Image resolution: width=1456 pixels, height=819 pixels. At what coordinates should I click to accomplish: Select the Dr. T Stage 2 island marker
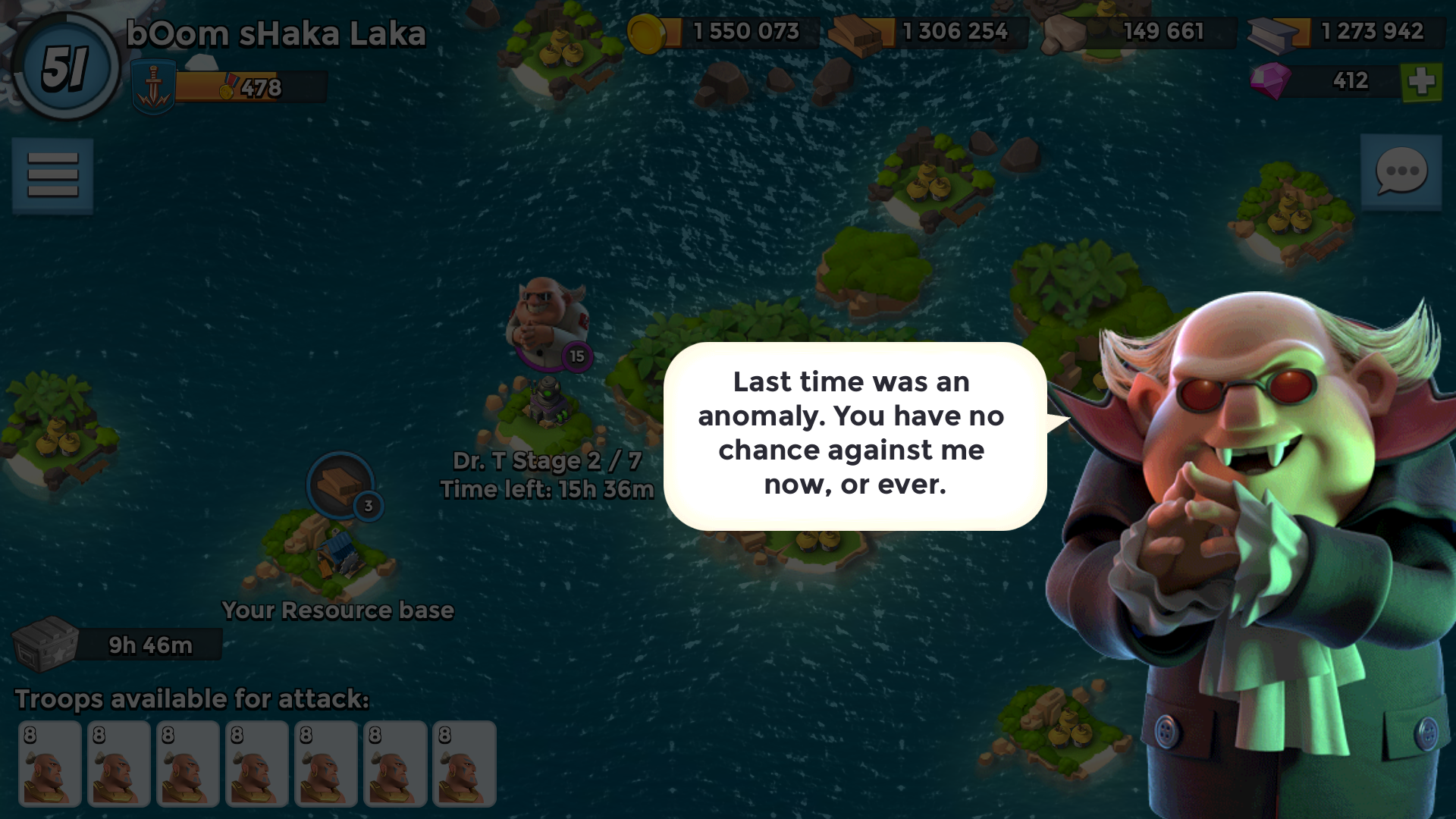(x=548, y=325)
